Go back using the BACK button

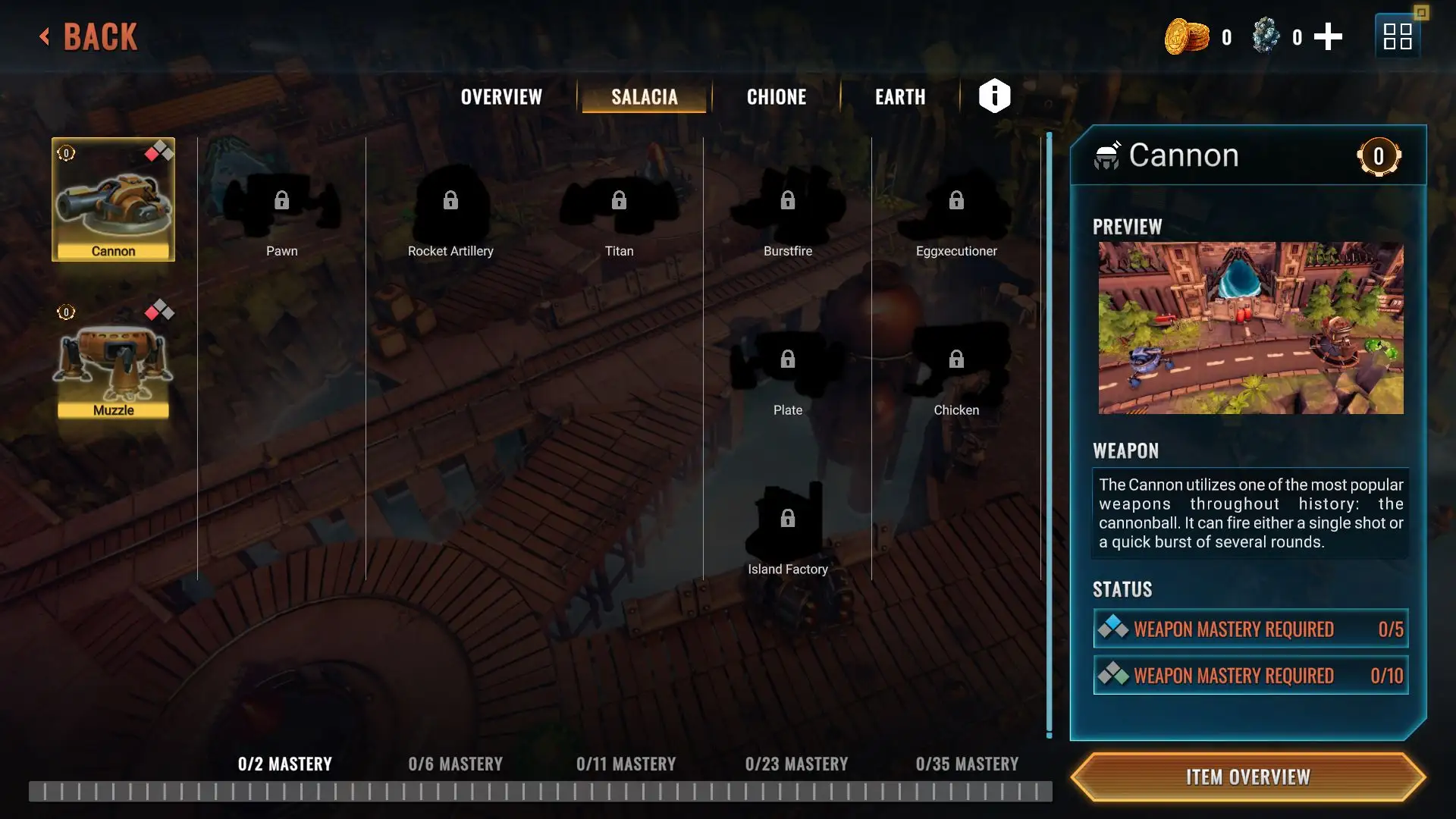89,36
